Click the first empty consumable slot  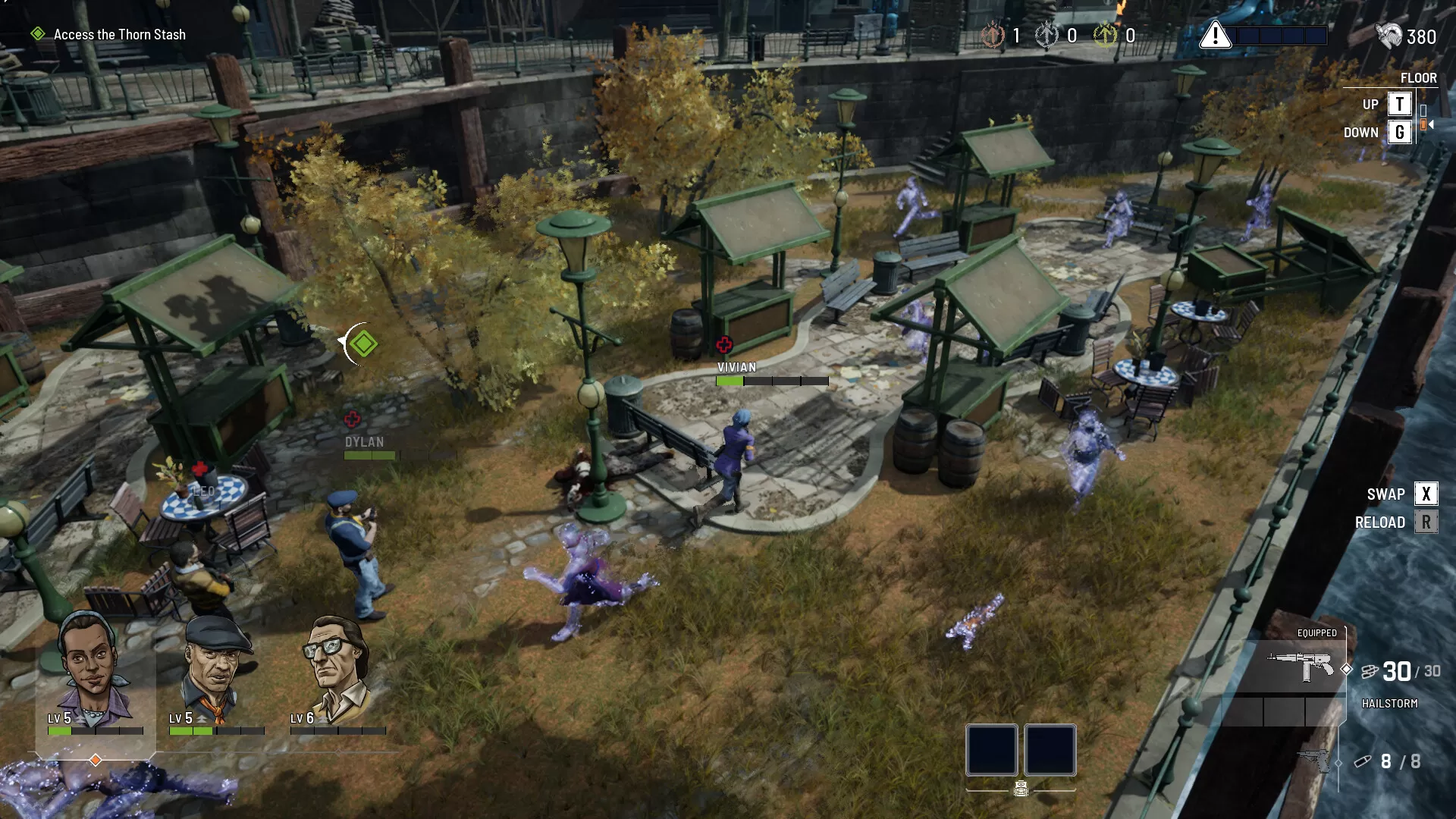coord(991,751)
